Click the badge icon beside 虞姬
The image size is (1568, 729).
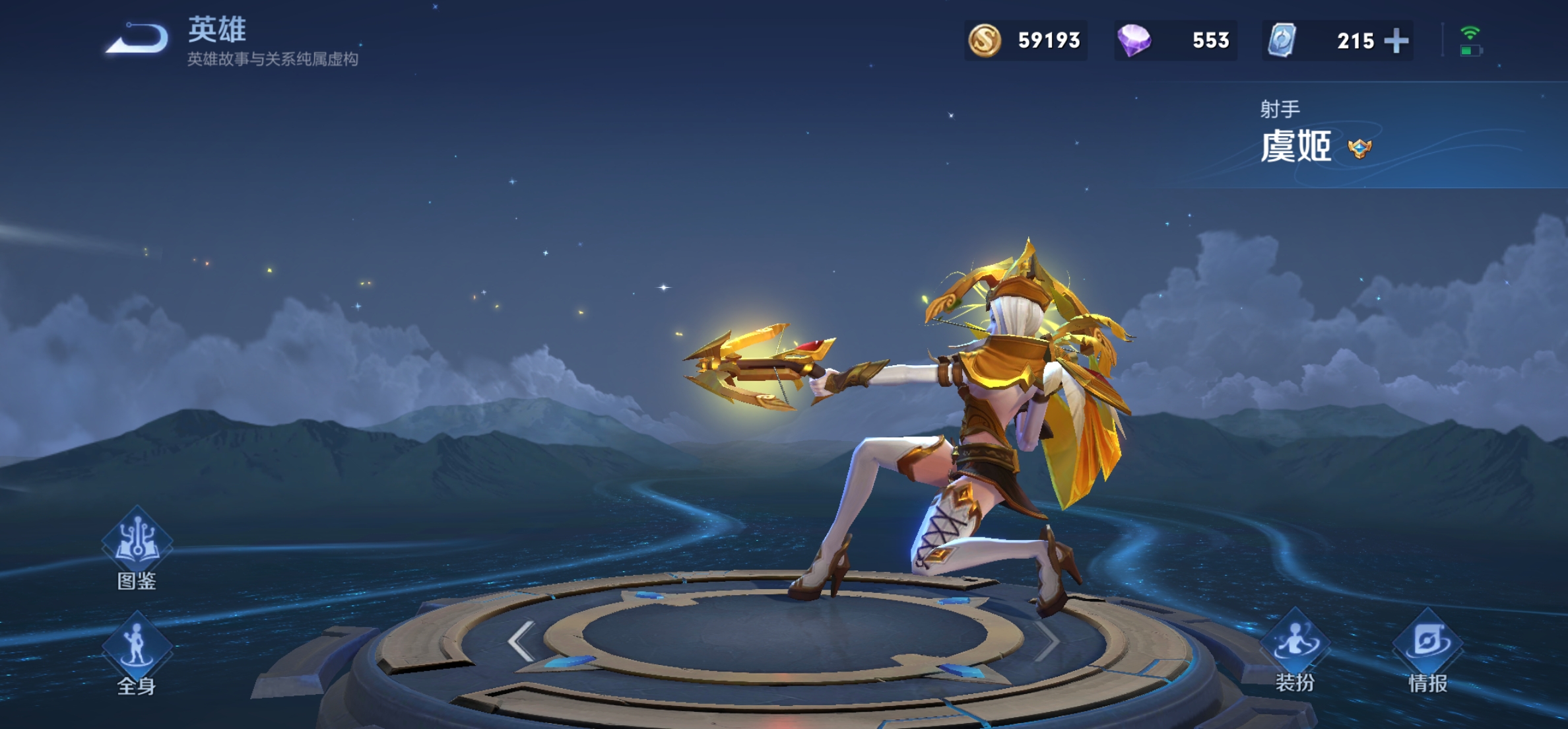(1359, 149)
